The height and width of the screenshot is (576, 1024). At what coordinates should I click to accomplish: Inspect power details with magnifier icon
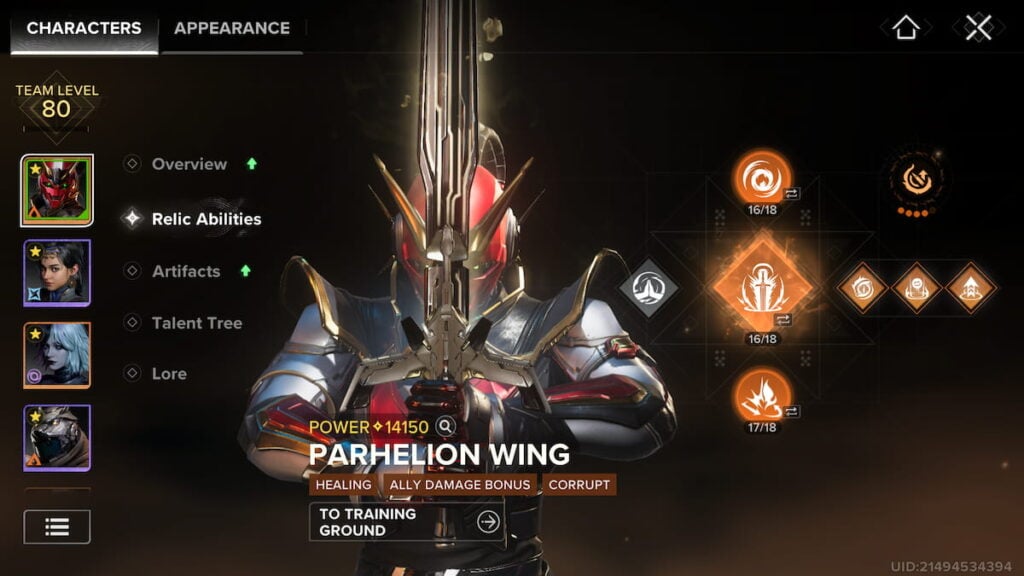click(x=446, y=427)
